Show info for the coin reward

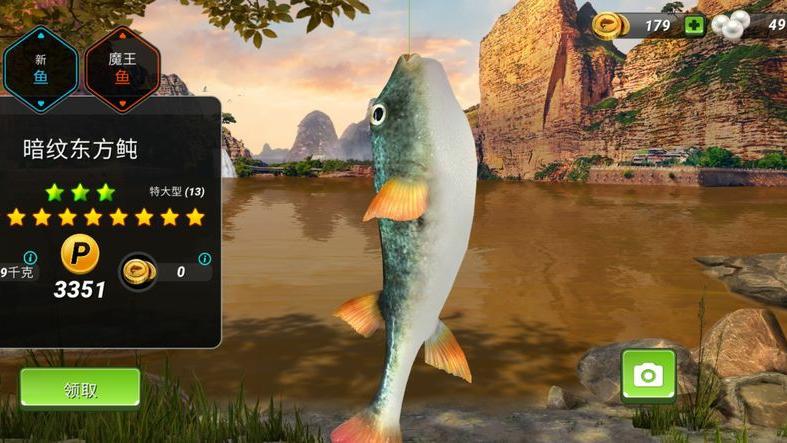coord(204,258)
